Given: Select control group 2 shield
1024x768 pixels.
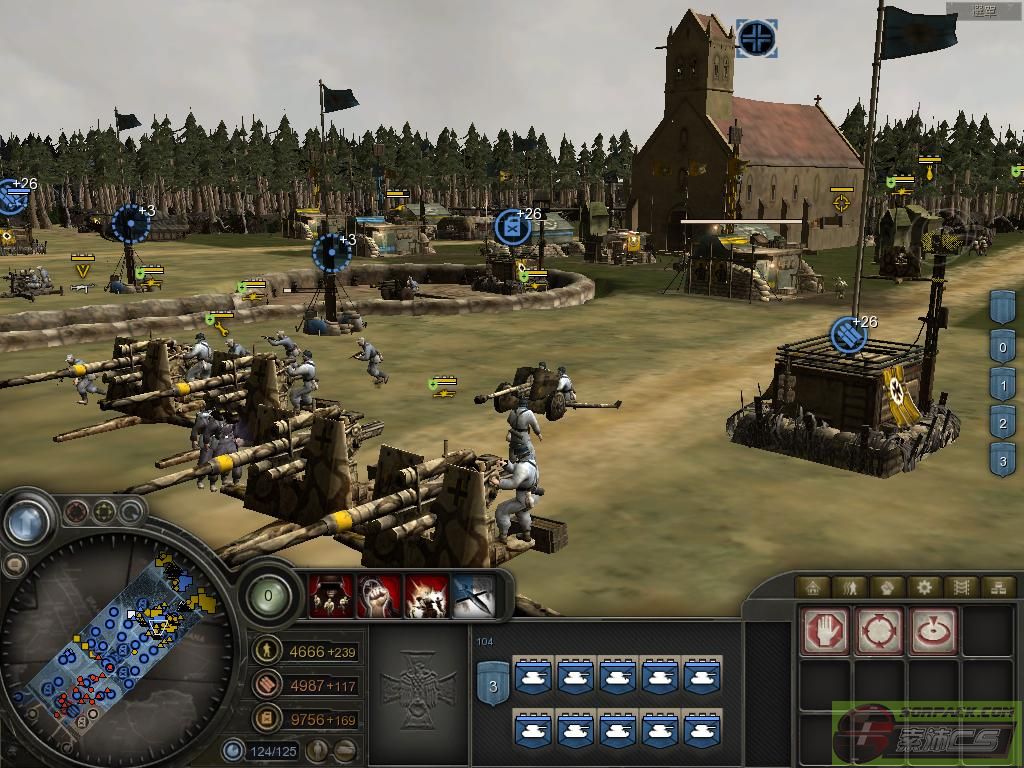Looking at the screenshot, I should (1003, 422).
